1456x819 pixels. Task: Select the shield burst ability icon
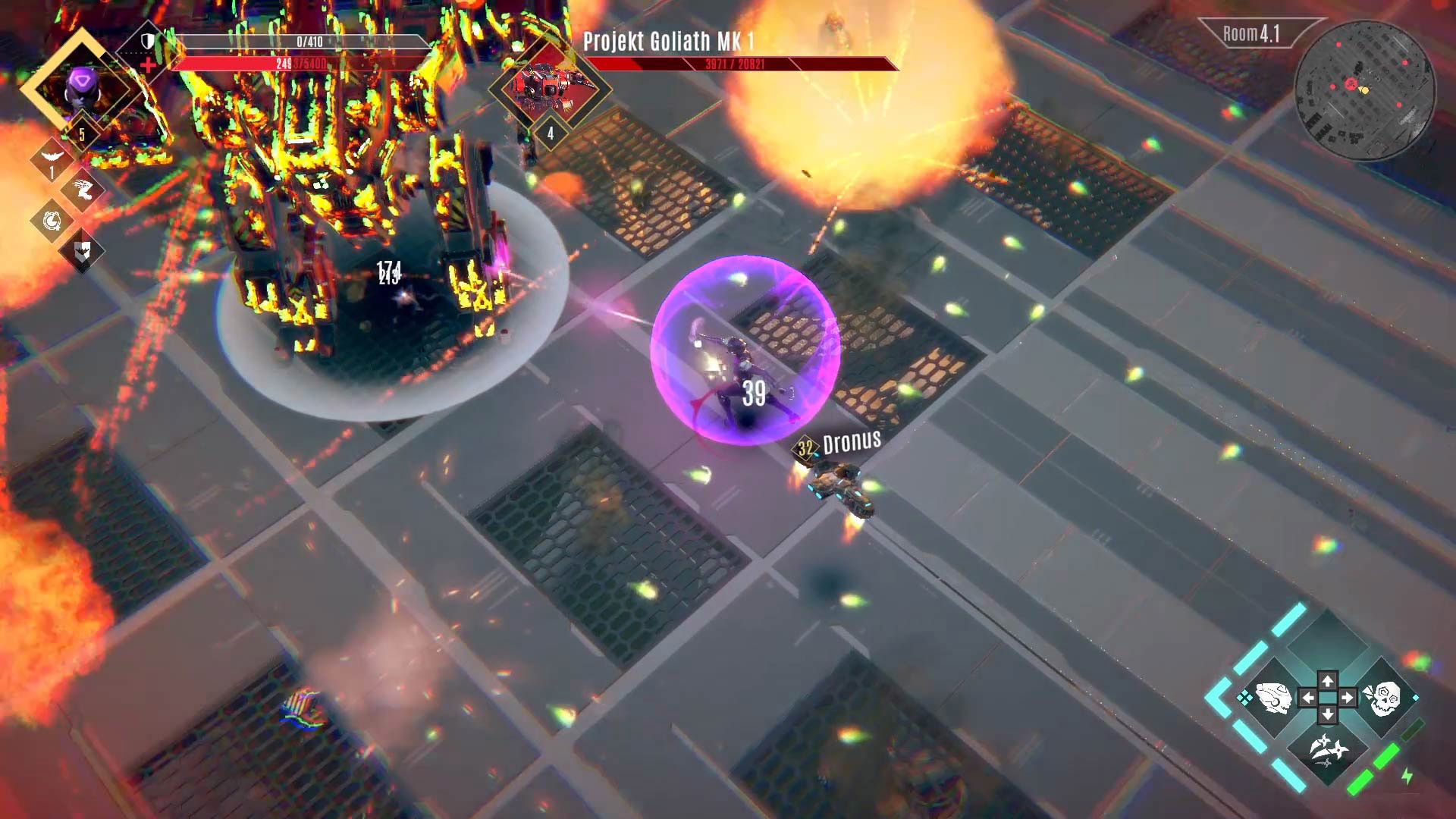click(82, 252)
